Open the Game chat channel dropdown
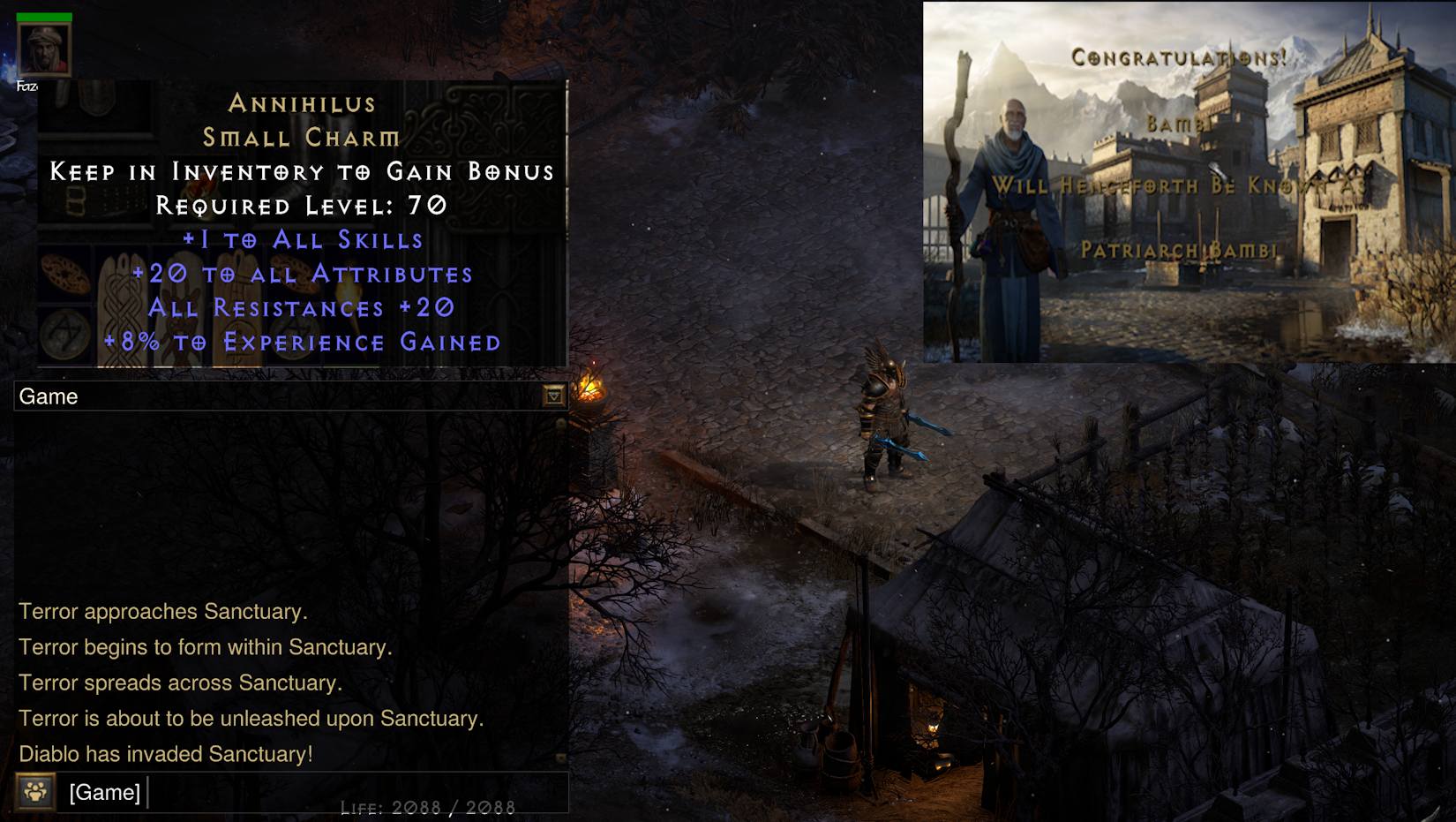The height and width of the screenshot is (822, 1456). click(x=553, y=396)
